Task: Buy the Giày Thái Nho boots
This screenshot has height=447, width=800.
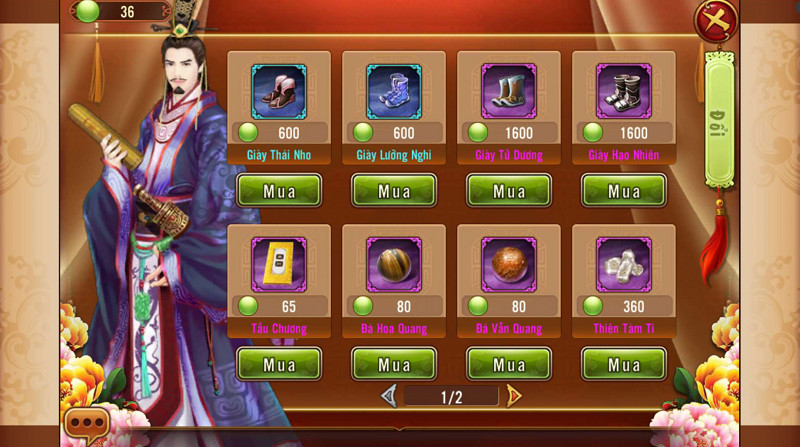Action: pyautogui.click(x=279, y=190)
